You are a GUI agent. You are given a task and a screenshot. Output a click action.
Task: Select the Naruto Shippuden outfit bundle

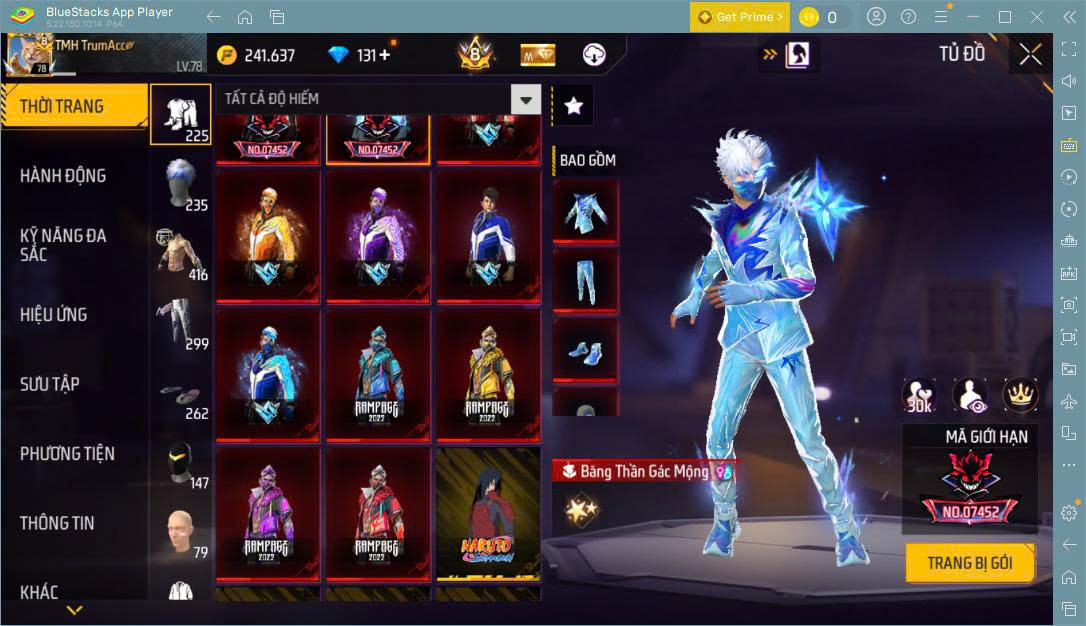pyautogui.click(x=488, y=513)
